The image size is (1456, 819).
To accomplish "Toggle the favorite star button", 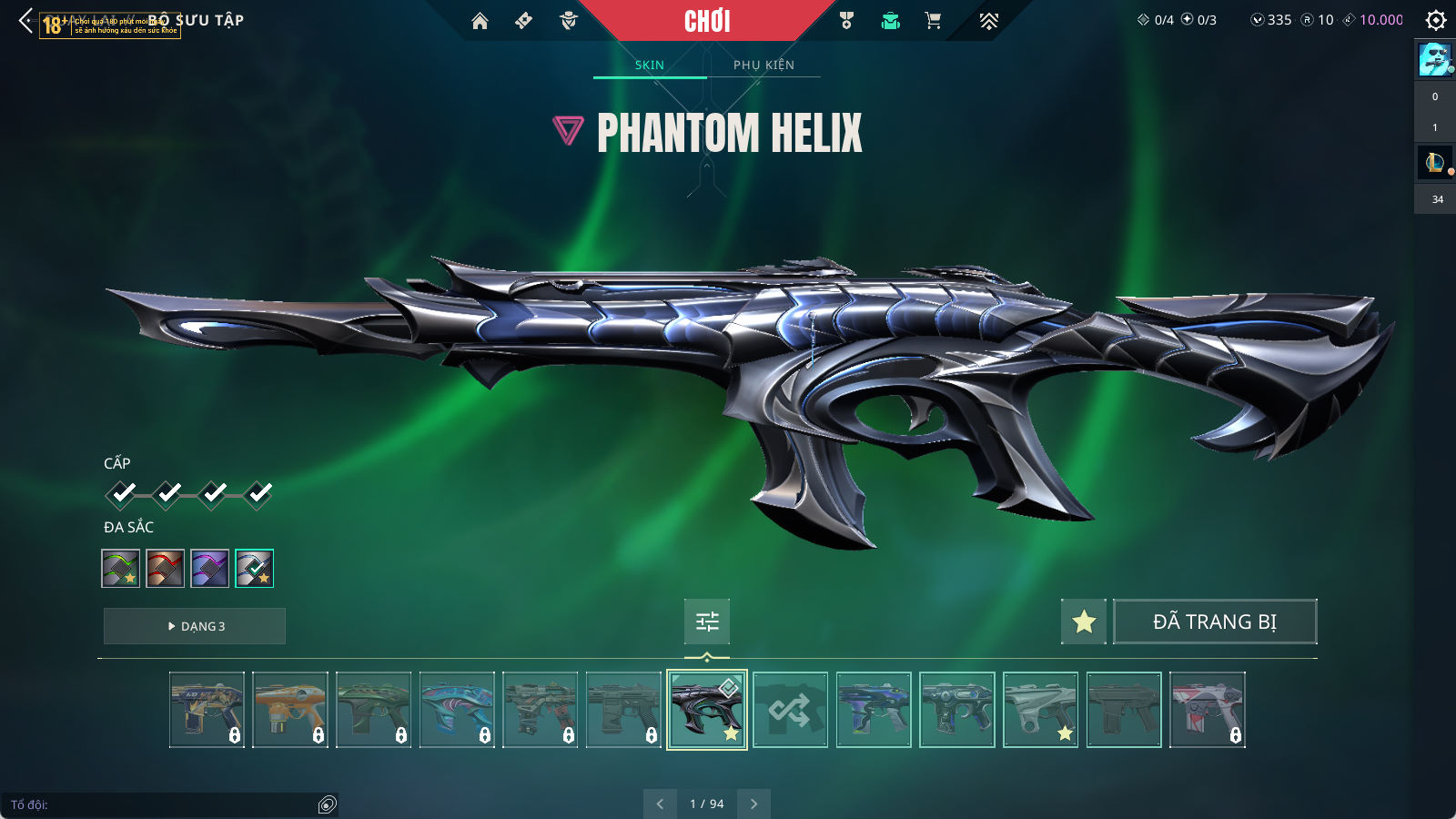I will point(1084,622).
